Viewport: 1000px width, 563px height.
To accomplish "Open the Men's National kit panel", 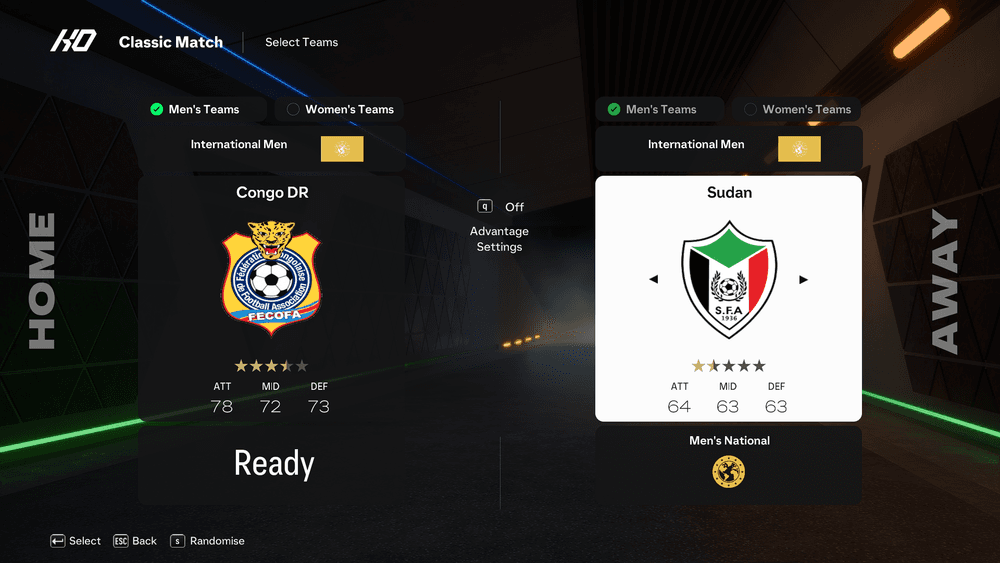I will (x=728, y=464).
